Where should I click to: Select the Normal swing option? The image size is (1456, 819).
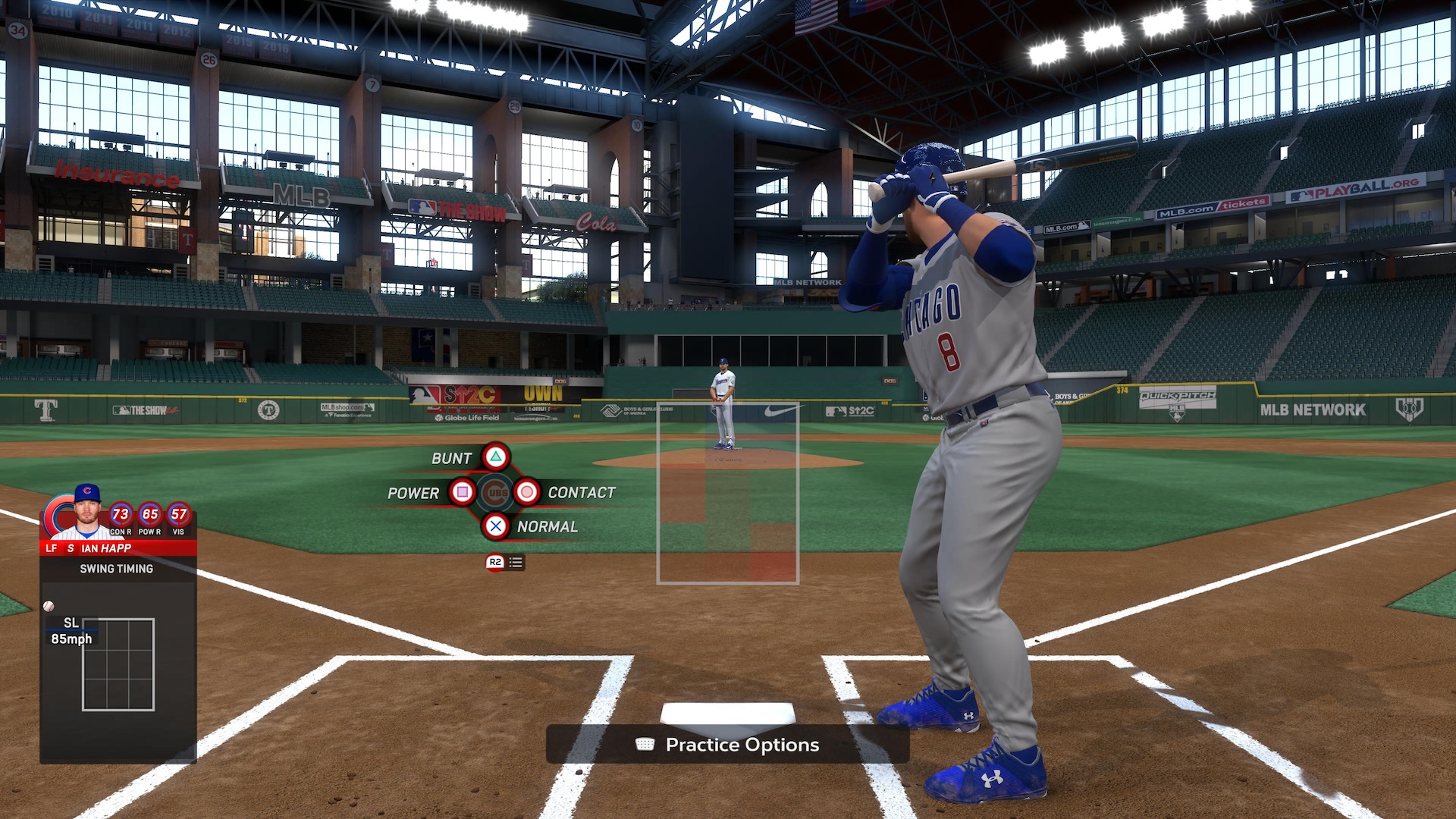[495, 526]
